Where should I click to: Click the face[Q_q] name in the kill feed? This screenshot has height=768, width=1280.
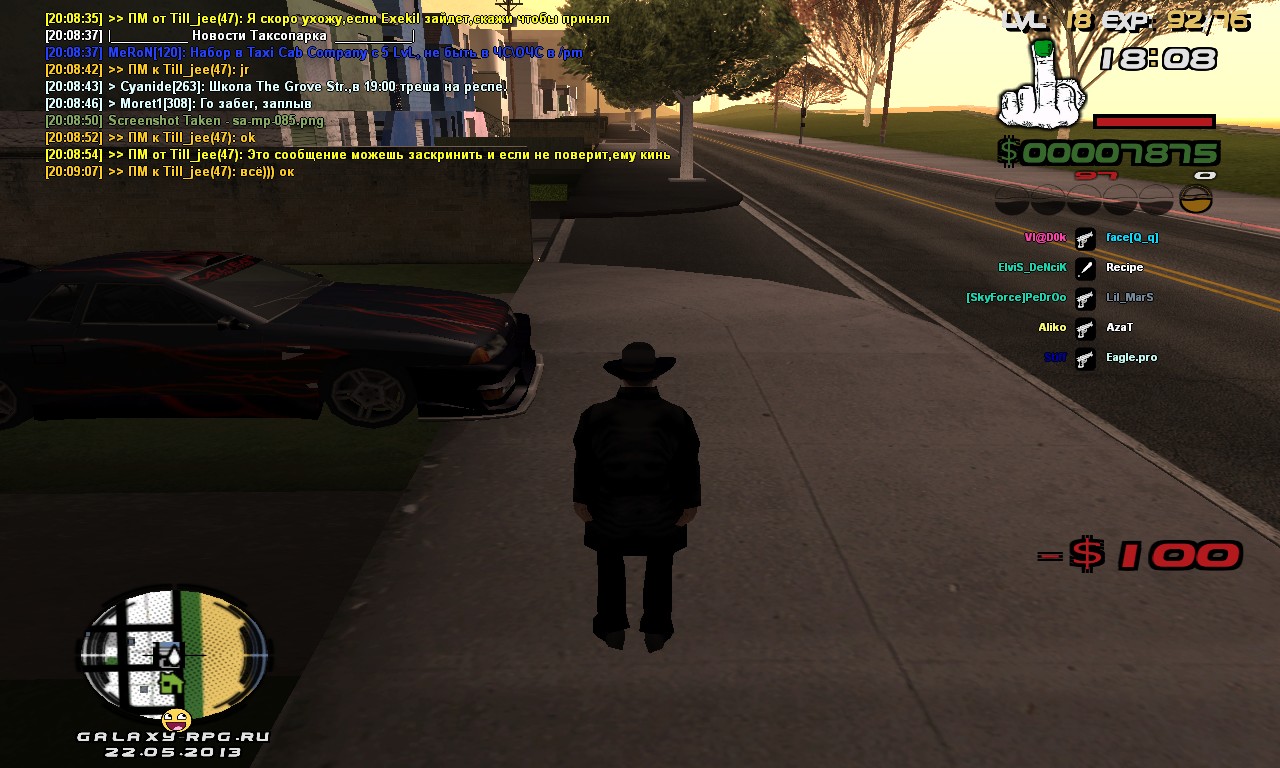tap(1132, 238)
